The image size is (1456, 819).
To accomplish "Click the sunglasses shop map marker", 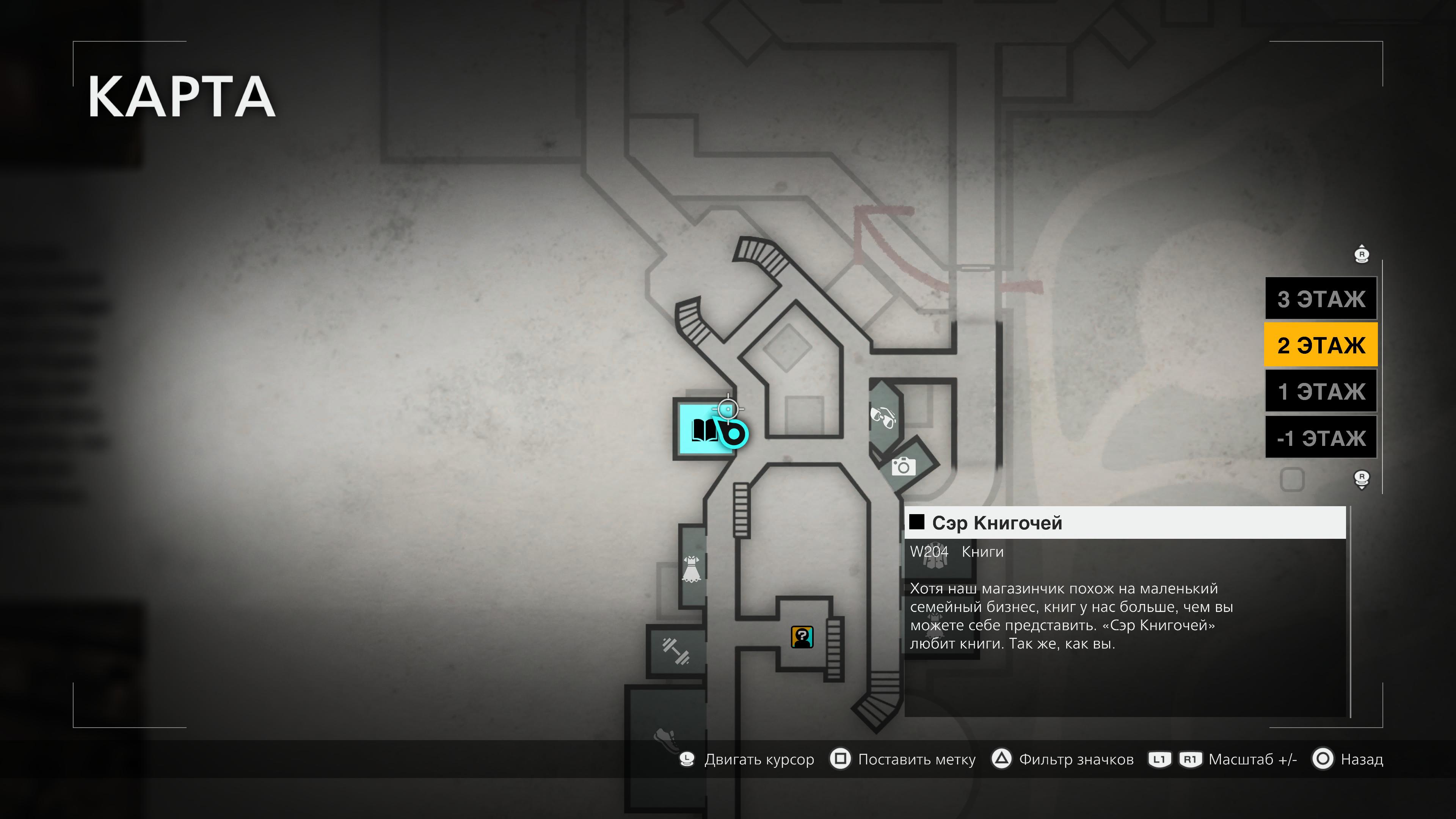I will point(882,417).
